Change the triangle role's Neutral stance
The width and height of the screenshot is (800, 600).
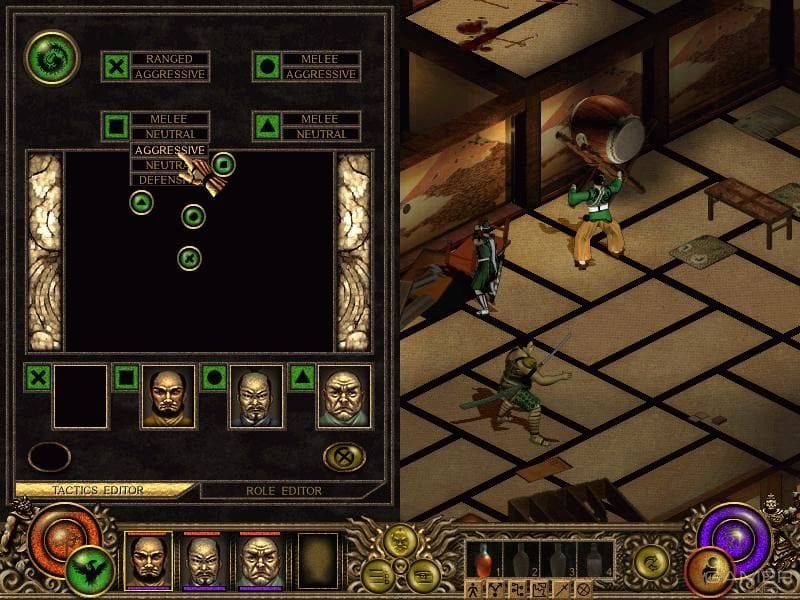[x=319, y=134]
